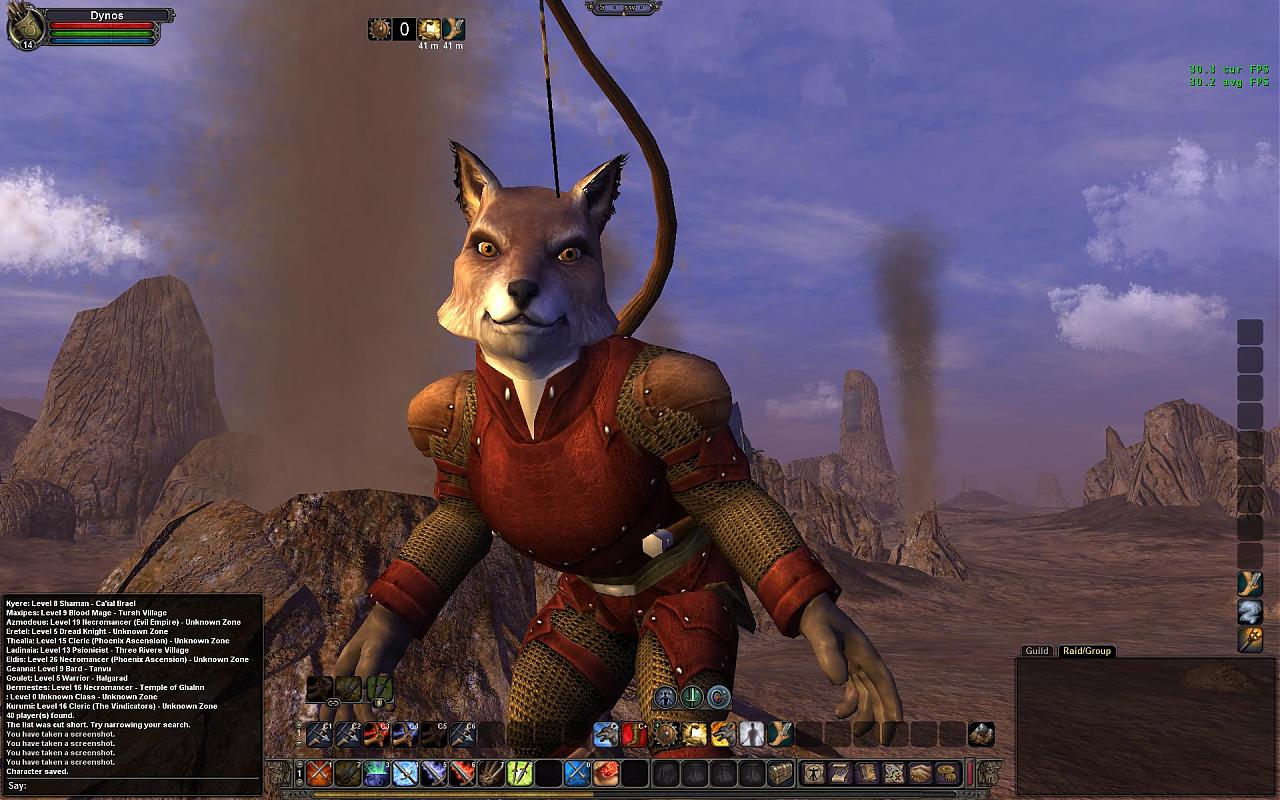This screenshot has width=1280, height=800.
Task: Use the blue wolf head ability
Action: (x=606, y=735)
